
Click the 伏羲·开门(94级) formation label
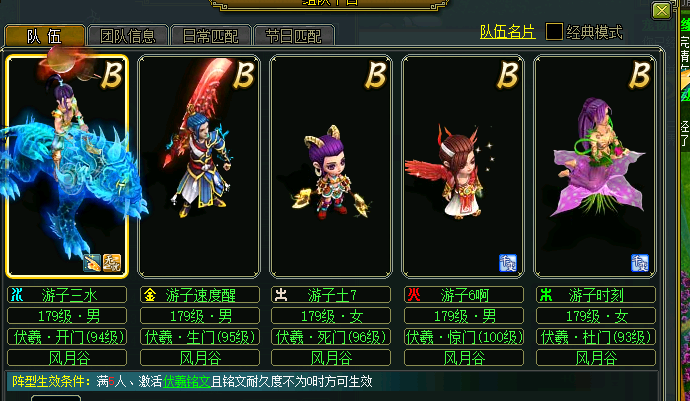click(x=66, y=336)
